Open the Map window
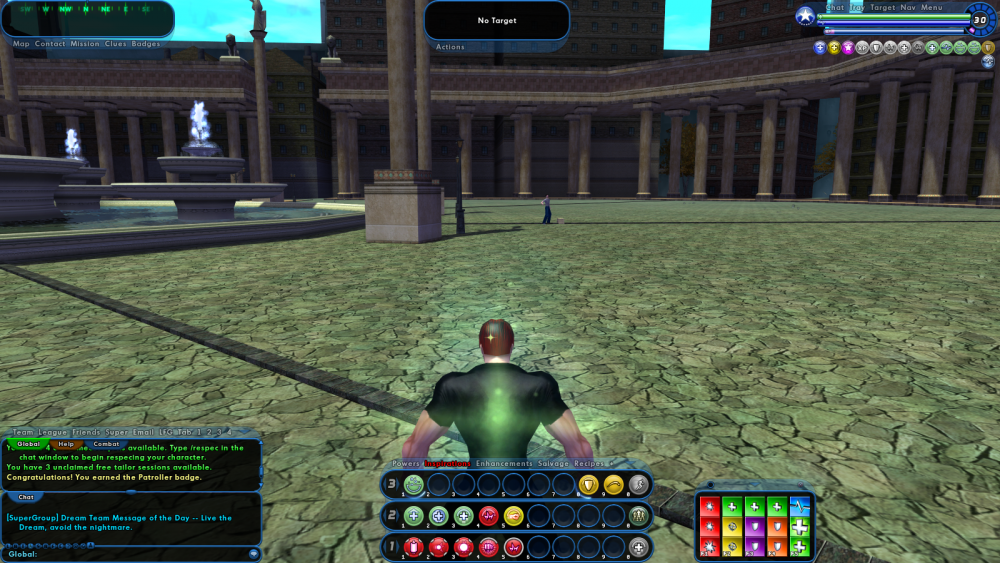 (x=21, y=44)
